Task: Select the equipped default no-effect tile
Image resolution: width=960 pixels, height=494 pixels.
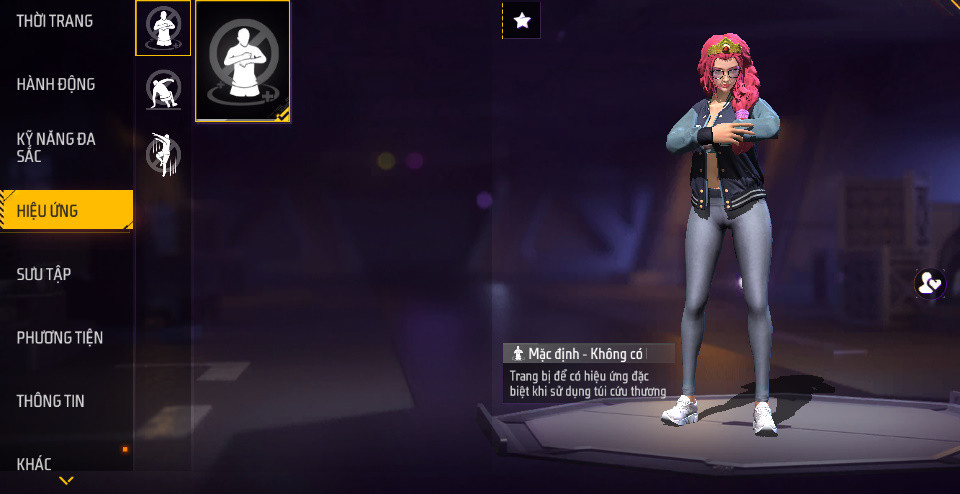Action: (x=243, y=61)
